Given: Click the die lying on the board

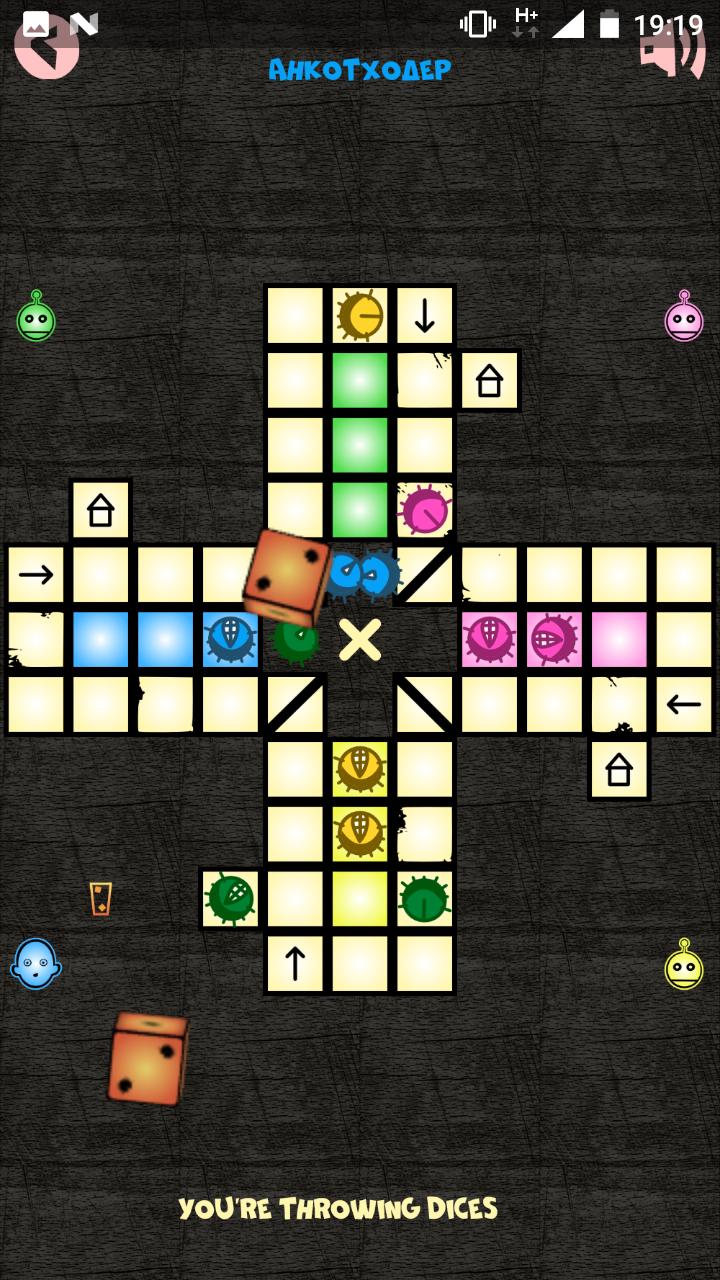Looking at the screenshot, I should coord(289,576).
